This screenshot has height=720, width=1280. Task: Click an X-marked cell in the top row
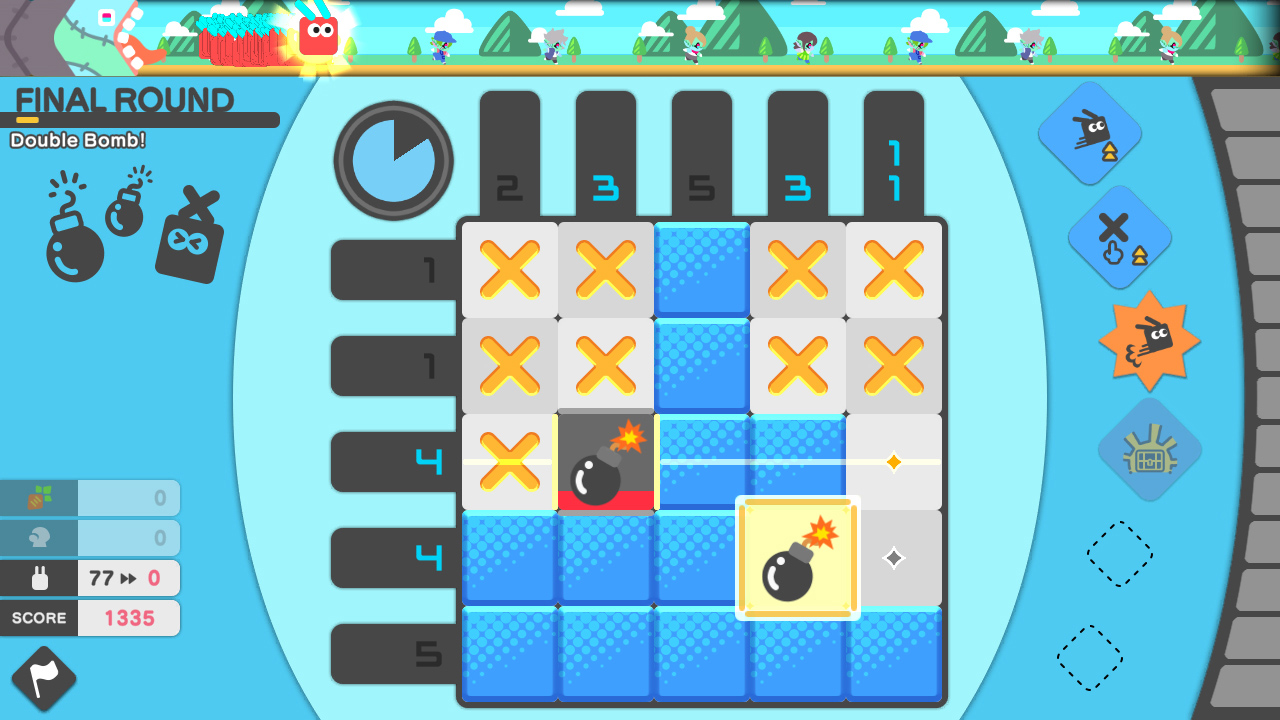[x=509, y=270]
